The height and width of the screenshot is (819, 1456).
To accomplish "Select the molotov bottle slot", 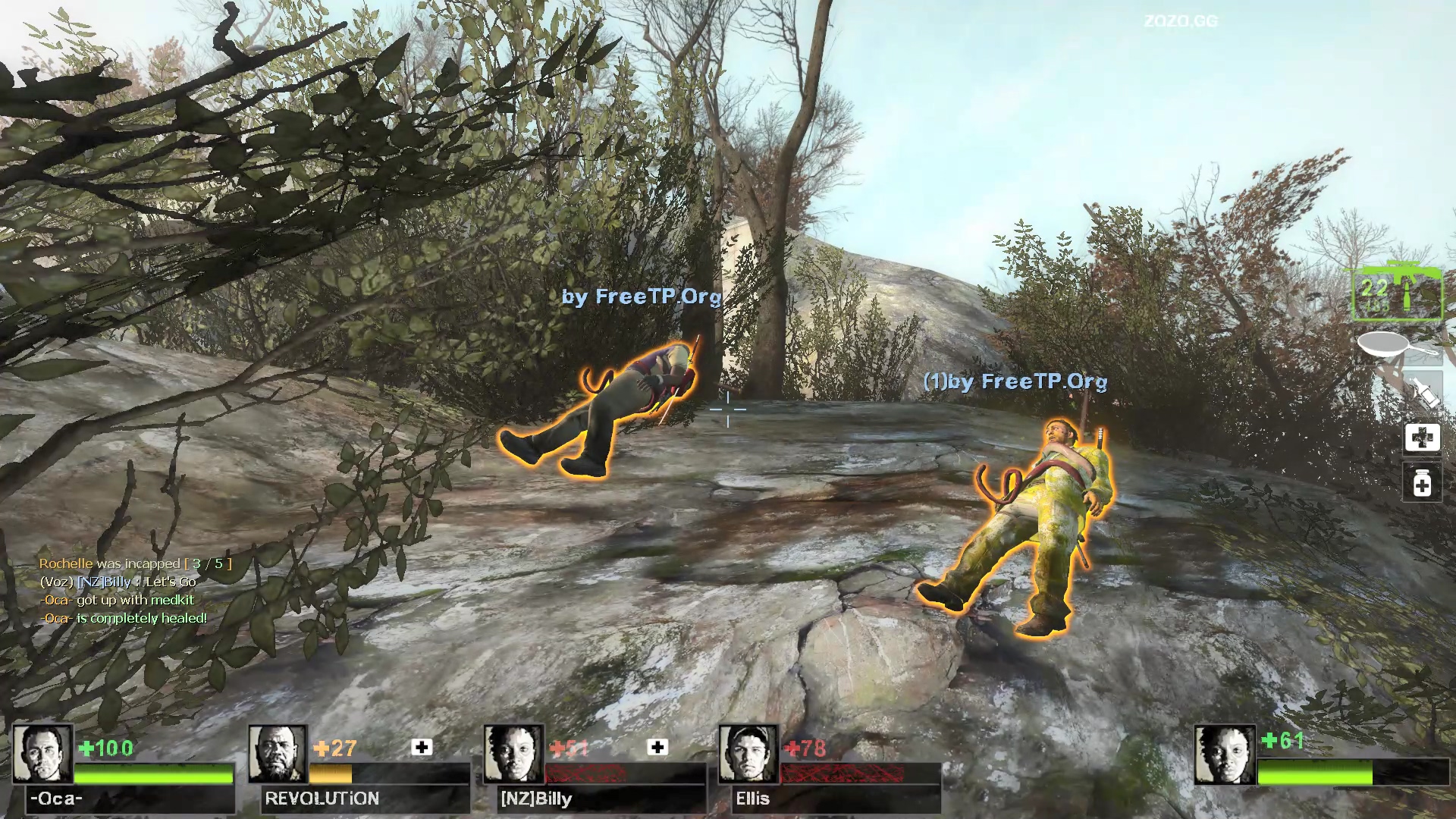I will coord(1422,392).
